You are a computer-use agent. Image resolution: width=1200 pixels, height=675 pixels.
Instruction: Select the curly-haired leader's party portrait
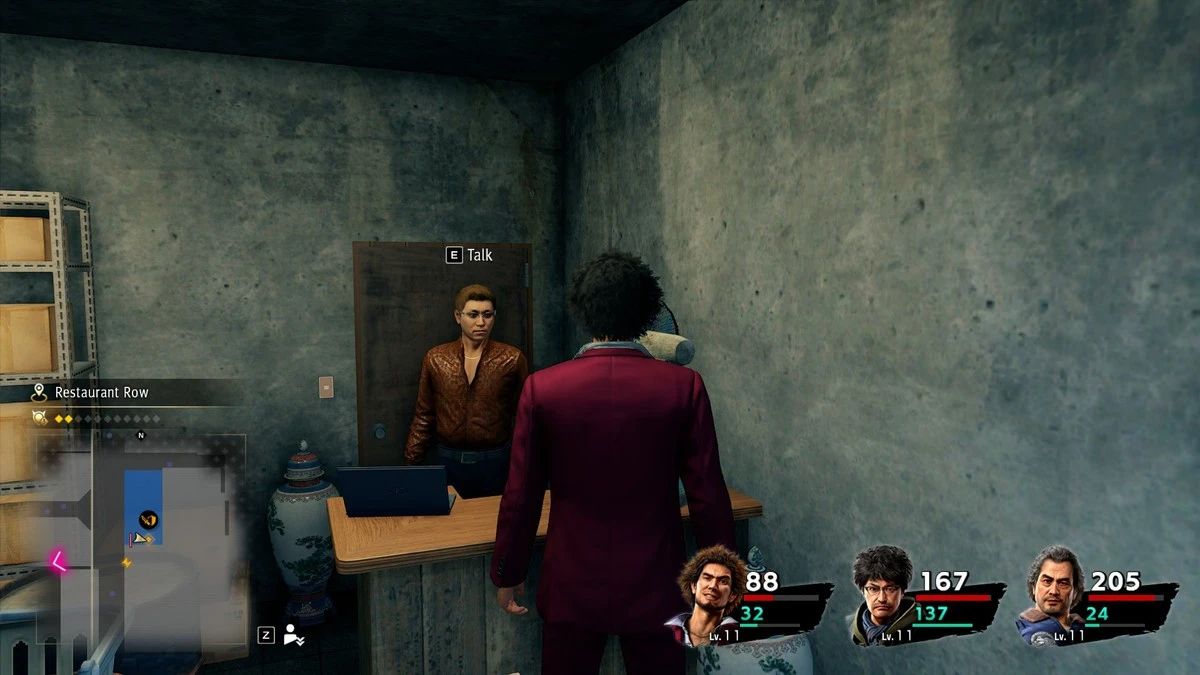[710, 597]
